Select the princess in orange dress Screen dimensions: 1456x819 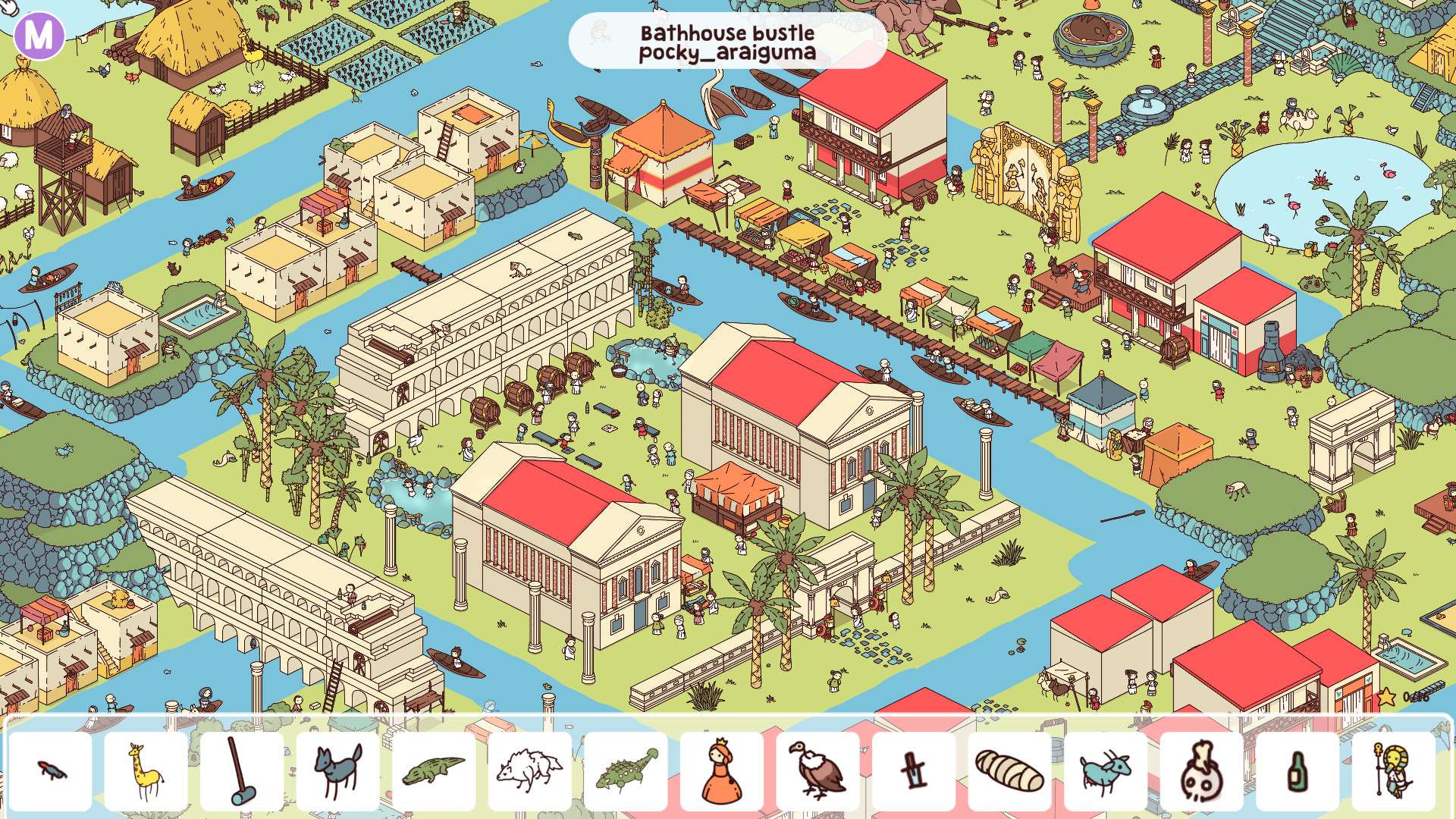pyautogui.click(x=721, y=771)
